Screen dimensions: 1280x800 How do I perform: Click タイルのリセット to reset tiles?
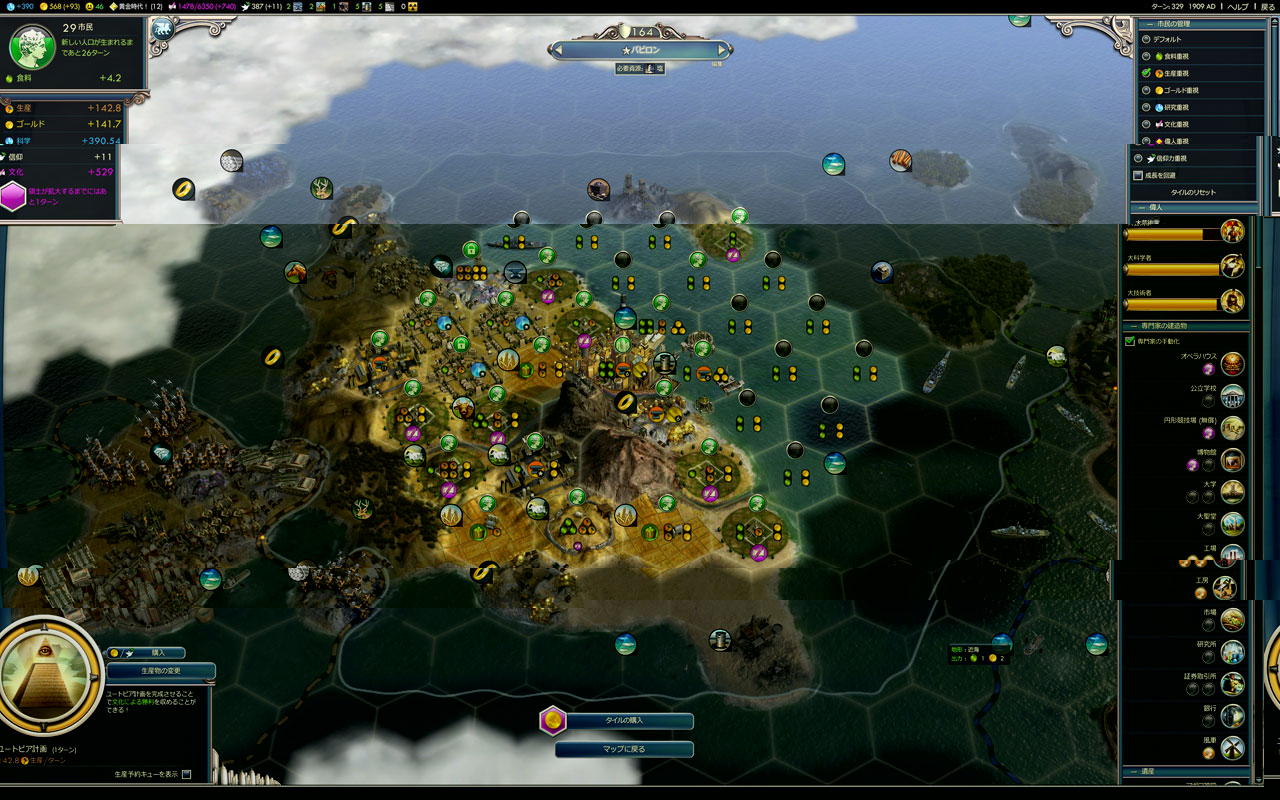(x=1193, y=192)
